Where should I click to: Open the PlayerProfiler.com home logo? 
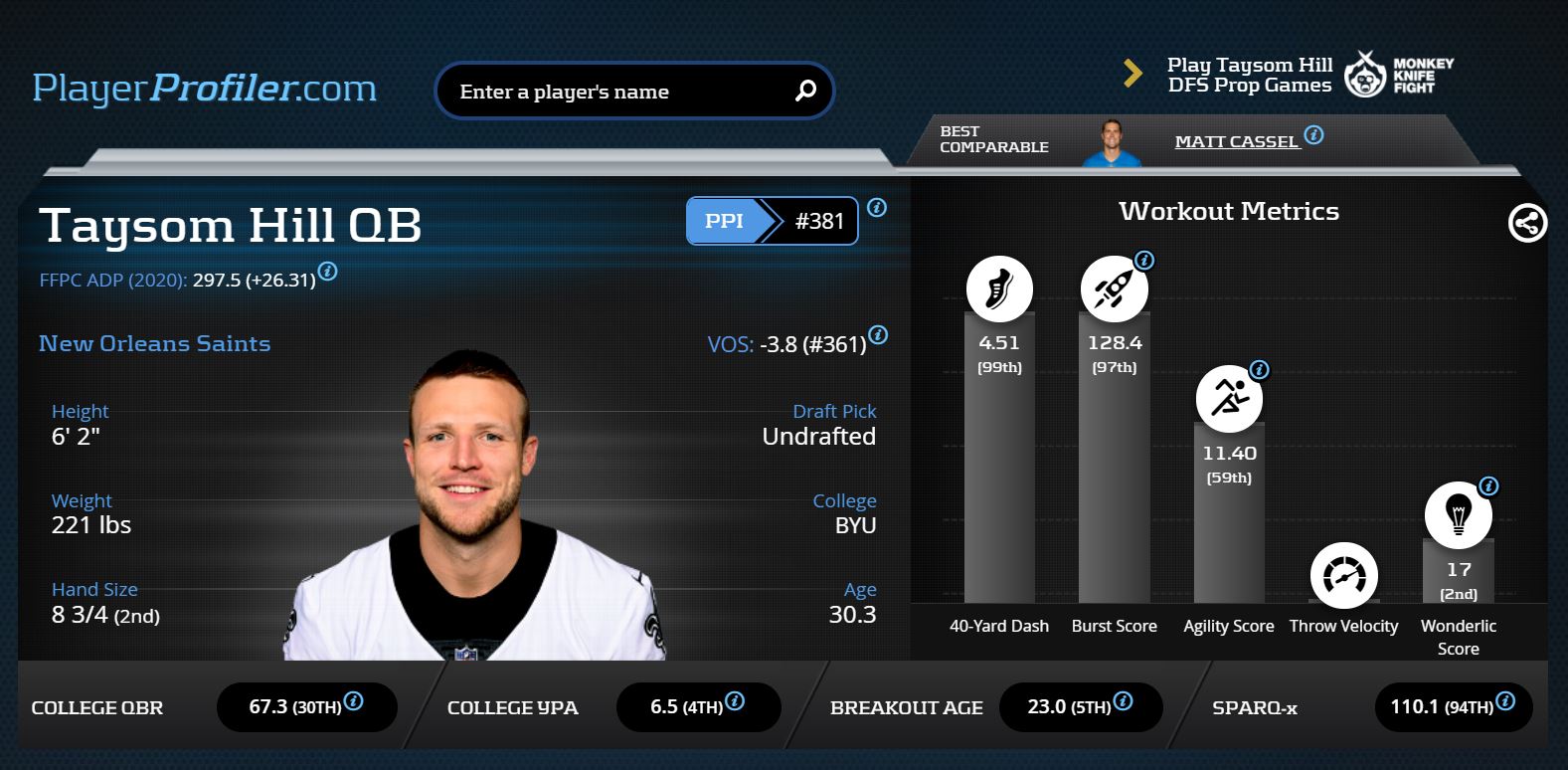click(205, 89)
